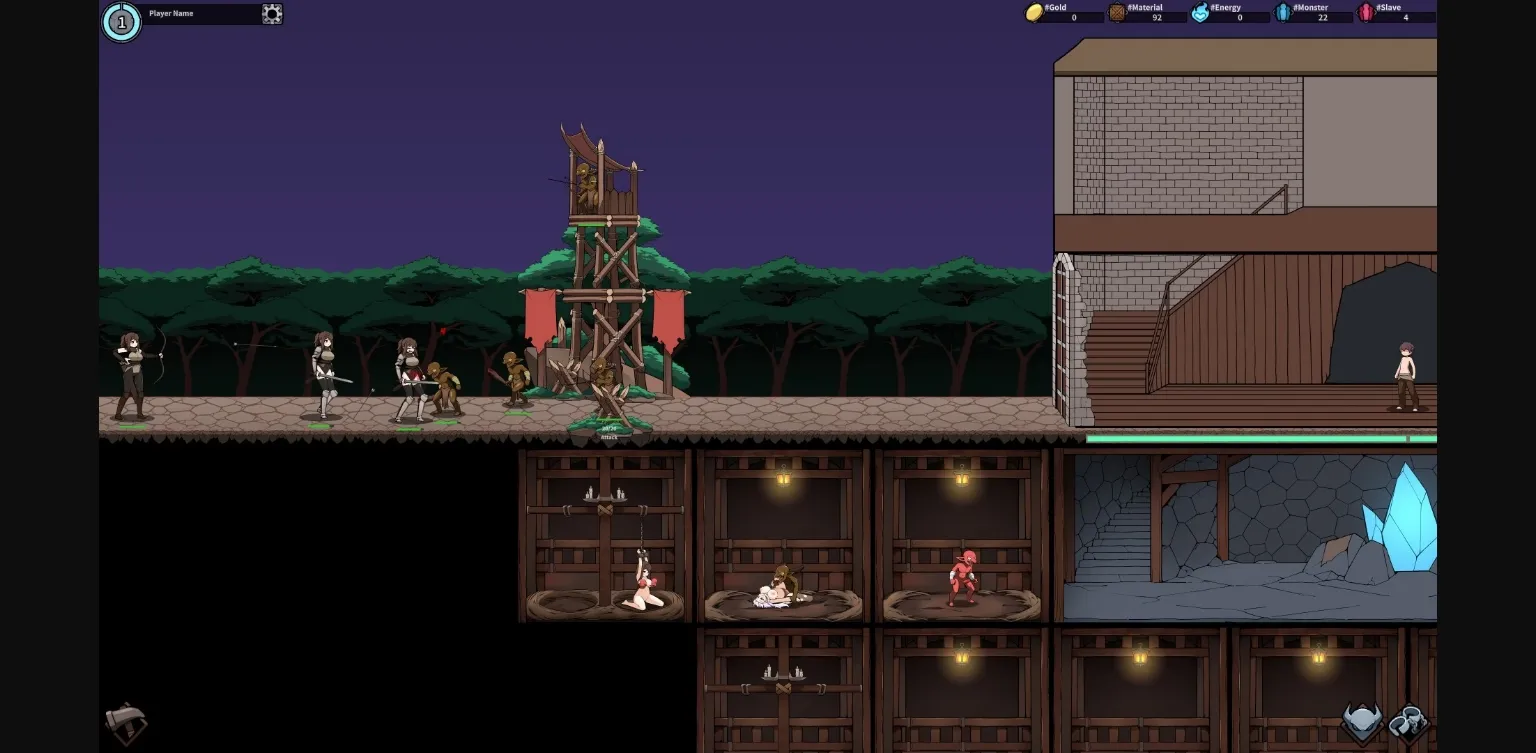The height and width of the screenshot is (753, 1536).
Task: Open the Player Name panel bar
Action: 200,13
